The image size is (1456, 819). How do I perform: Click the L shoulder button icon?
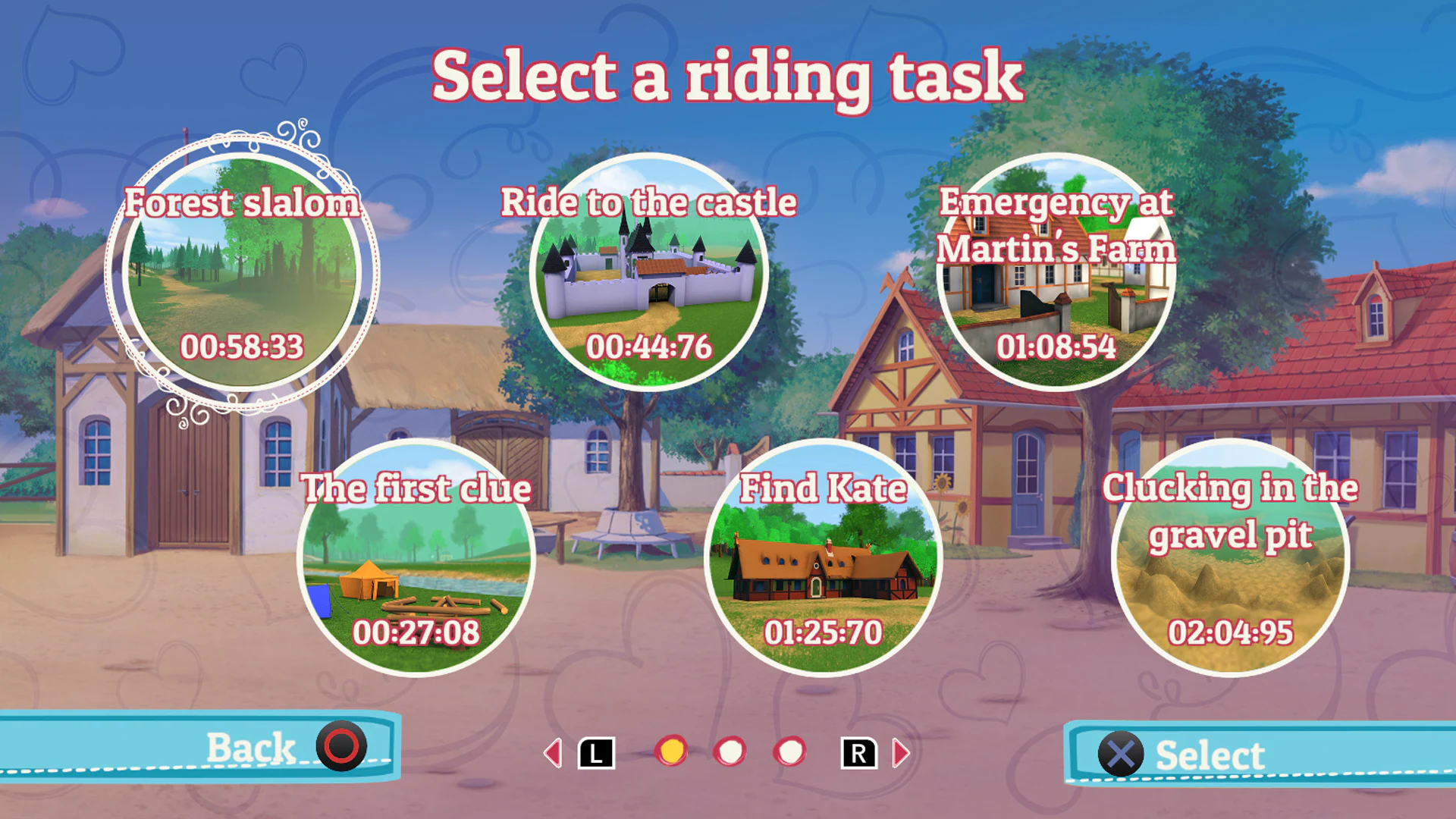pyautogui.click(x=596, y=753)
